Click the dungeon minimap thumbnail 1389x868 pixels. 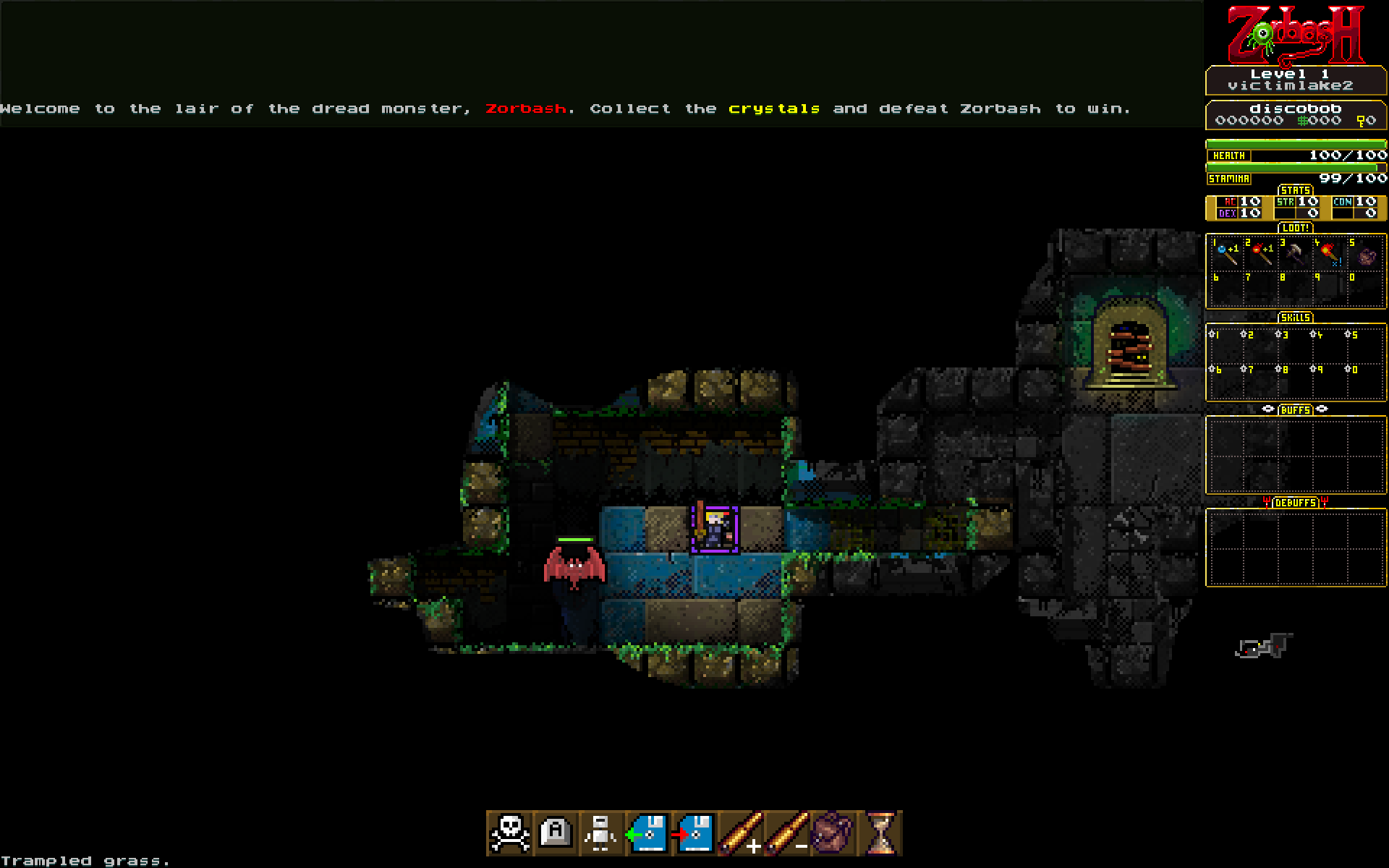pos(1263,646)
